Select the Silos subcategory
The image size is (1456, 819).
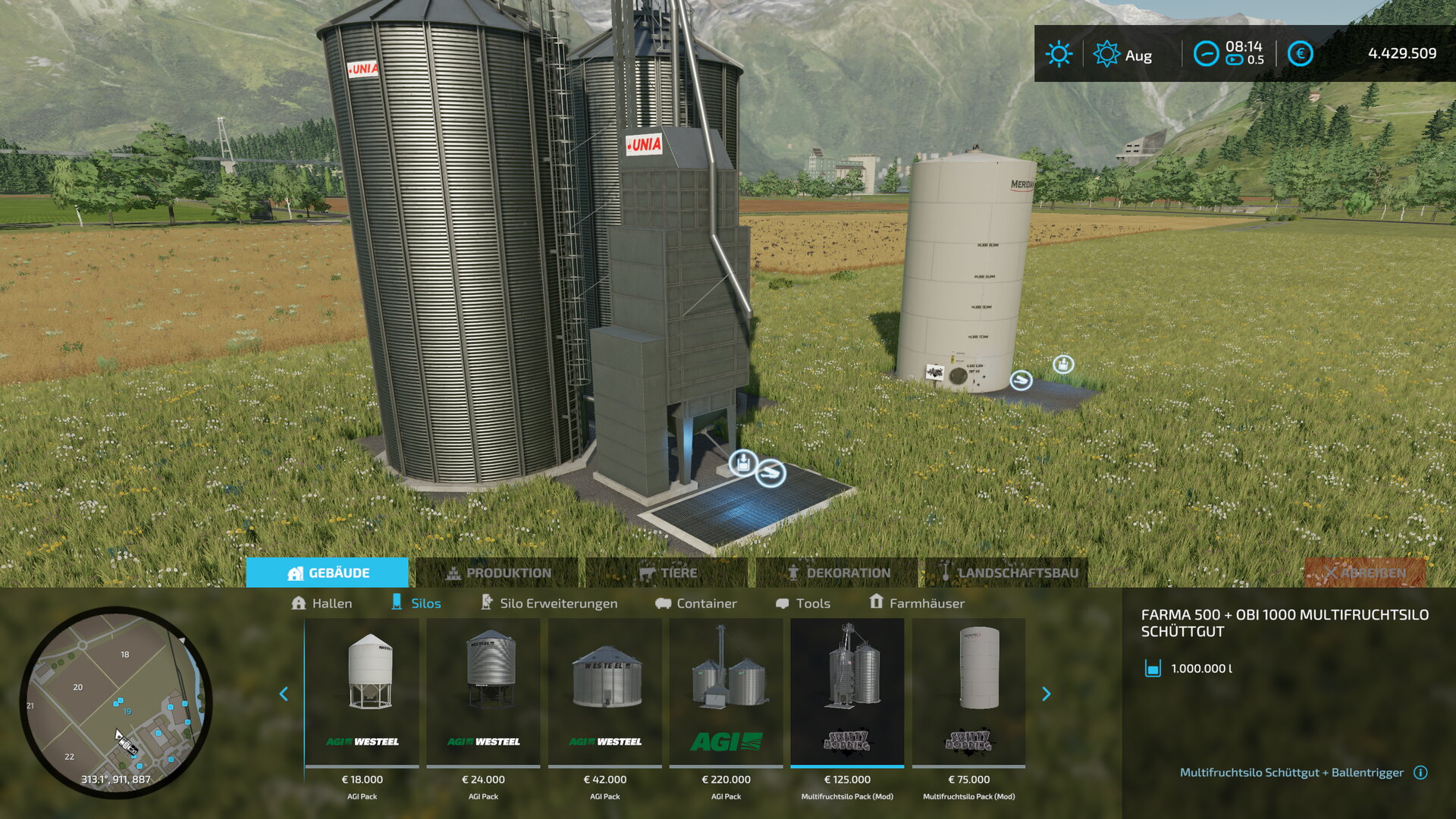pos(416,603)
